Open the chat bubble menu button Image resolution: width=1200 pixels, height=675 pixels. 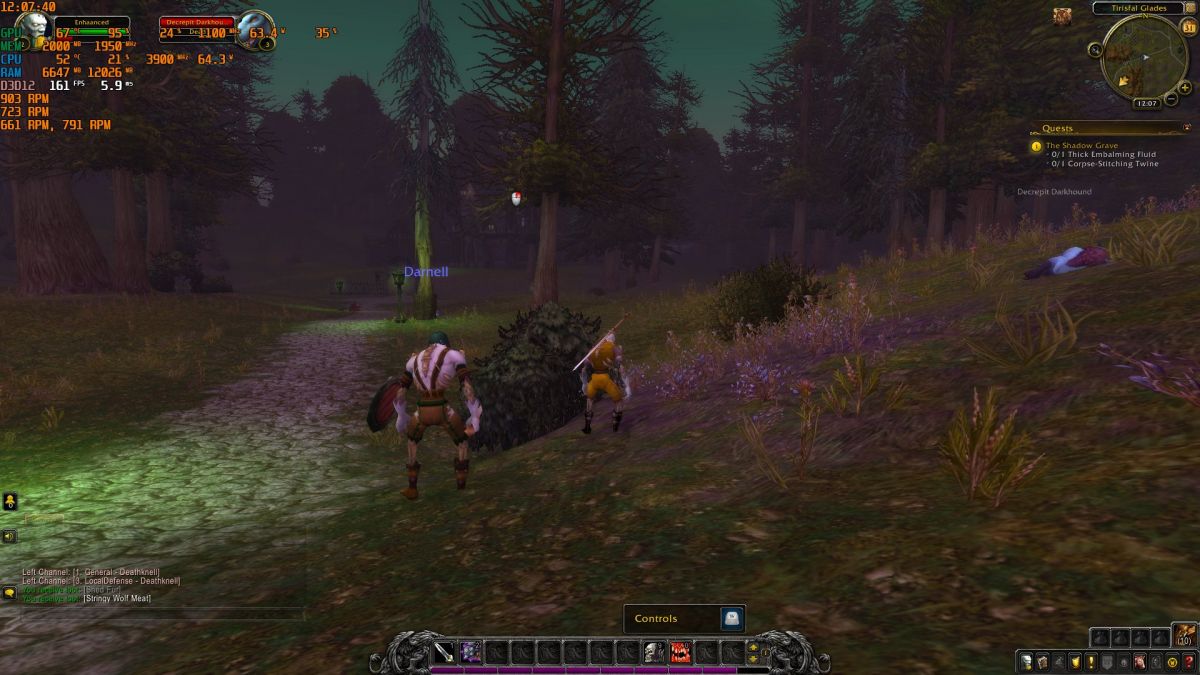click(x=9, y=592)
